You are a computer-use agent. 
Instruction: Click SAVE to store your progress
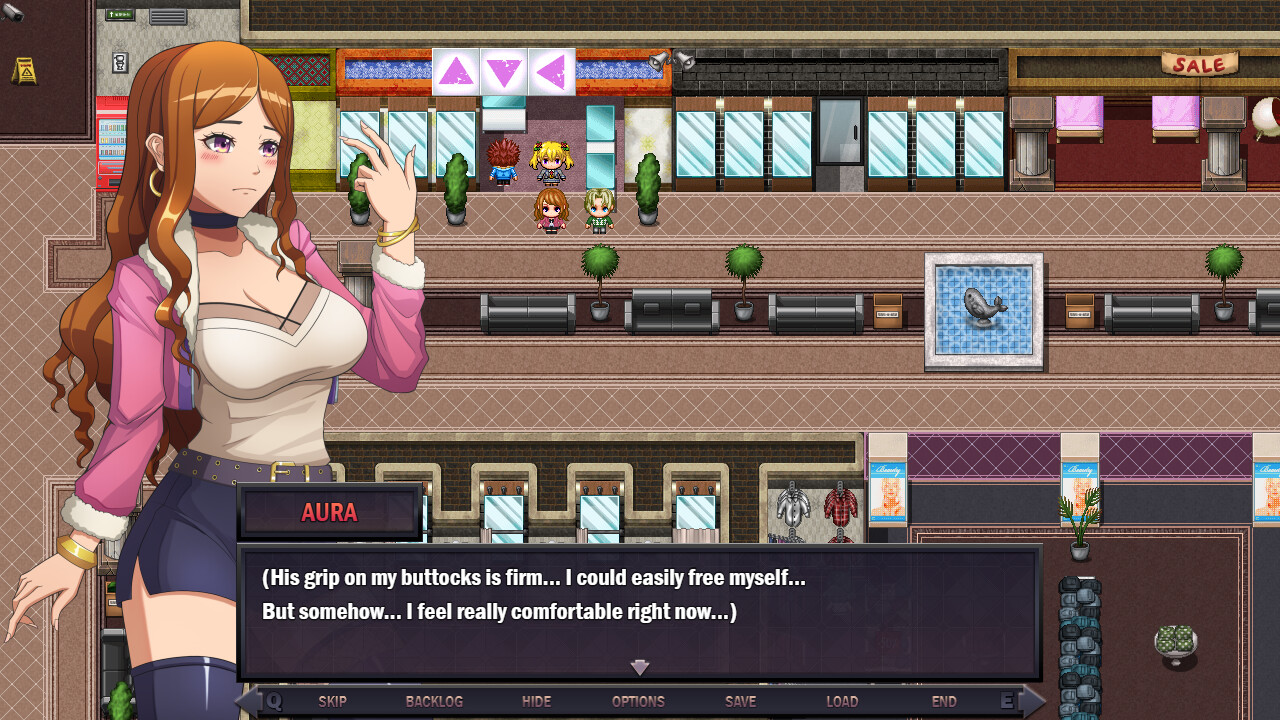[739, 701]
